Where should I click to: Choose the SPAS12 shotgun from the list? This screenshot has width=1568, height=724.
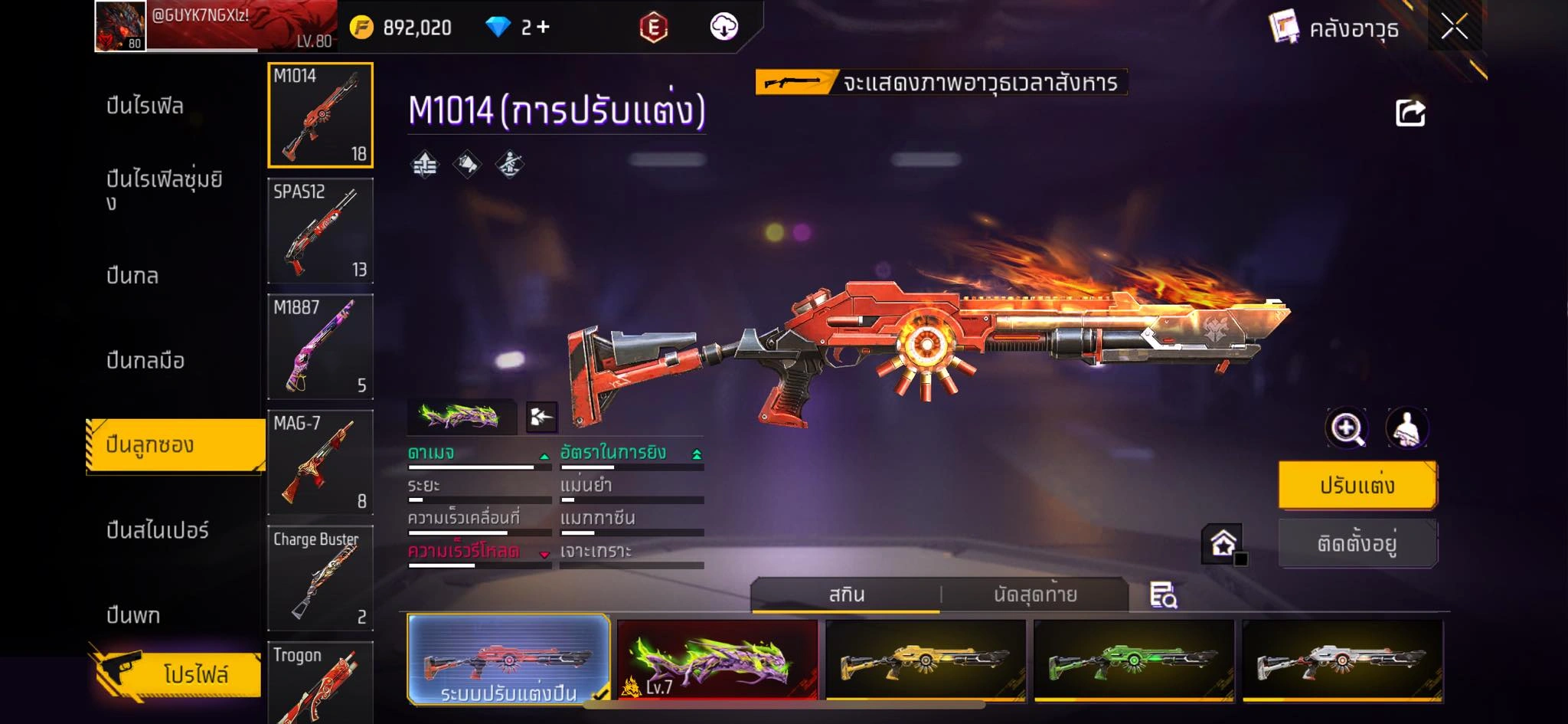pos(320,231)
